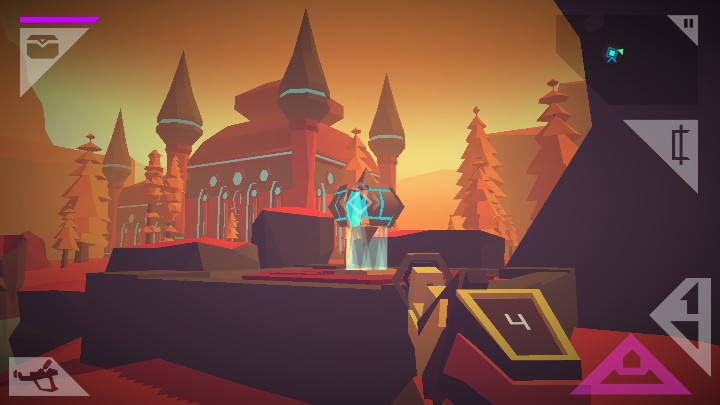Open the chest inventory icon
Viewport: 720px width, 405px height.
pos(42,47)
